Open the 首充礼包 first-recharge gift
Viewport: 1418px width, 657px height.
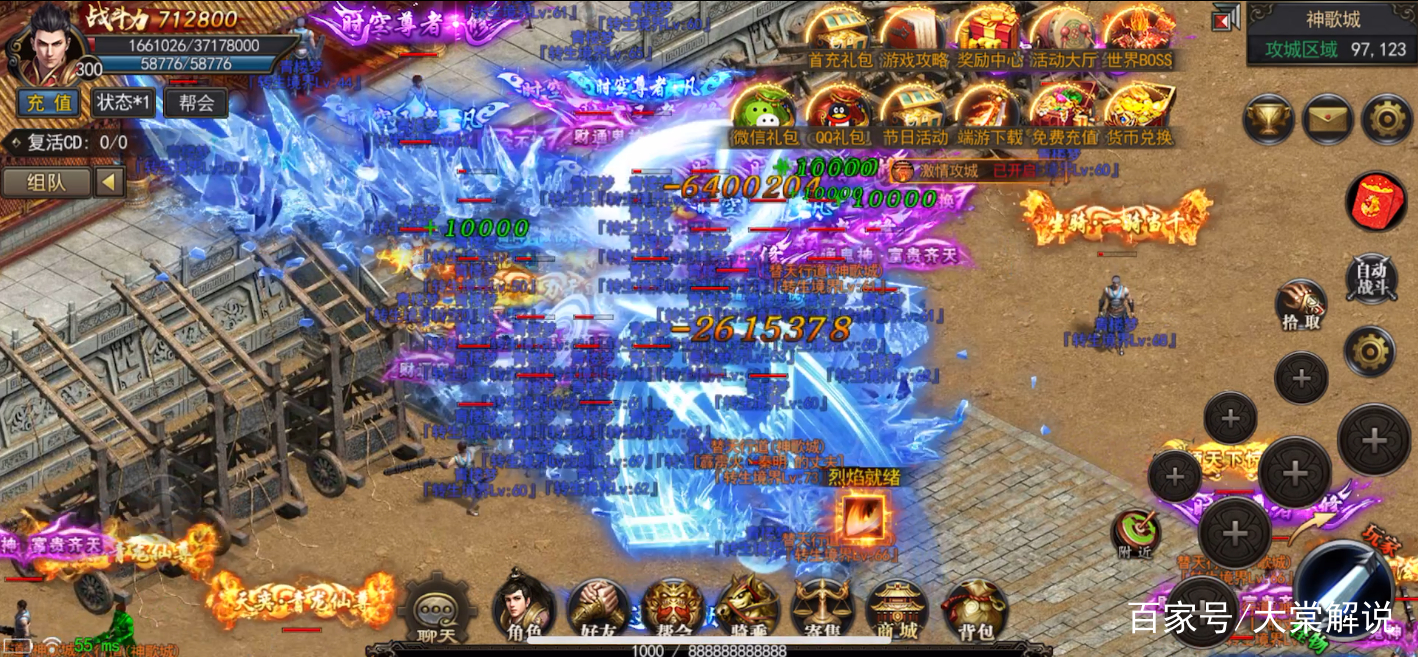pos(838,38)
